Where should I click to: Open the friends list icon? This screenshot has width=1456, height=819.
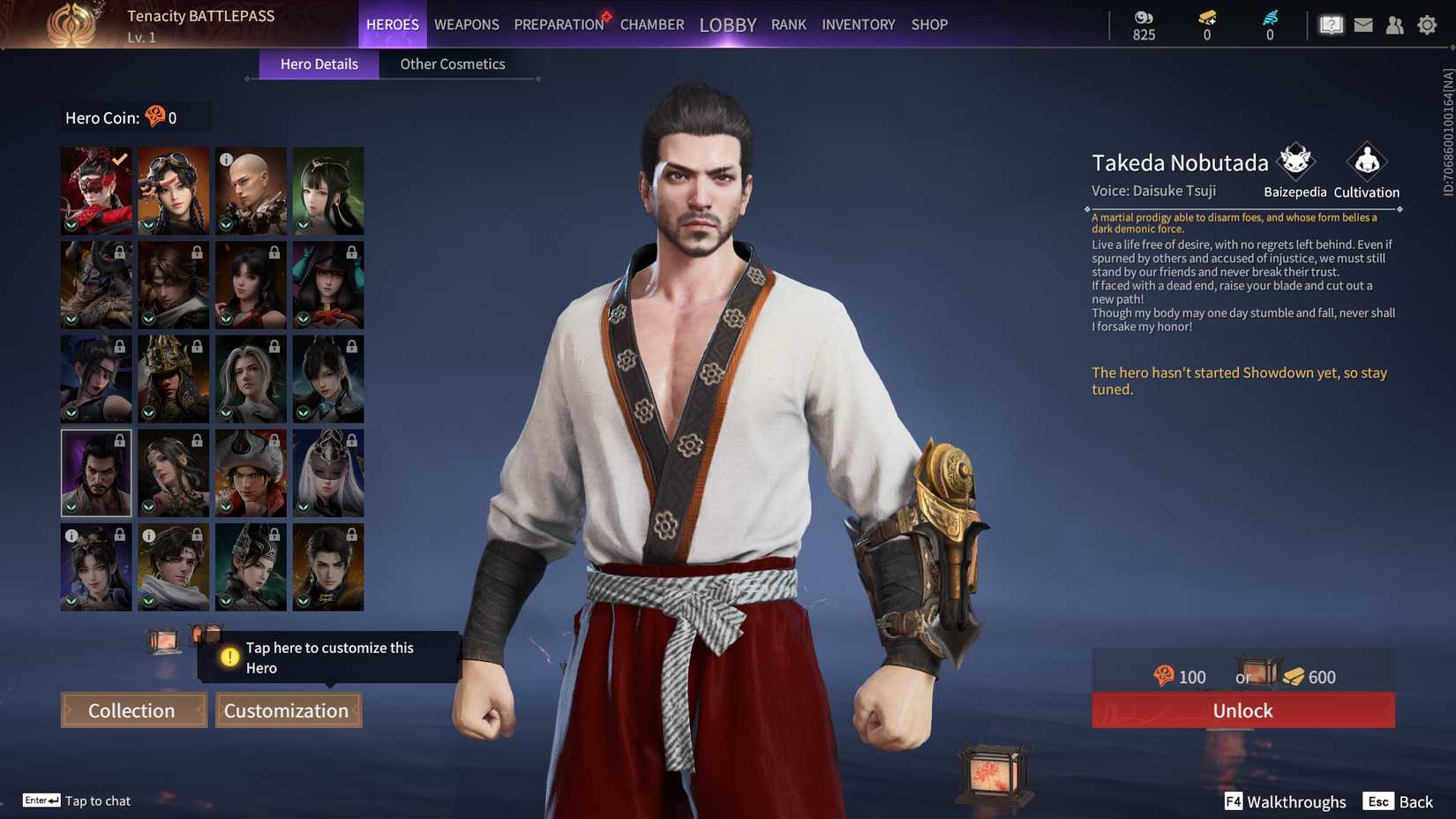click(1395, 25)
